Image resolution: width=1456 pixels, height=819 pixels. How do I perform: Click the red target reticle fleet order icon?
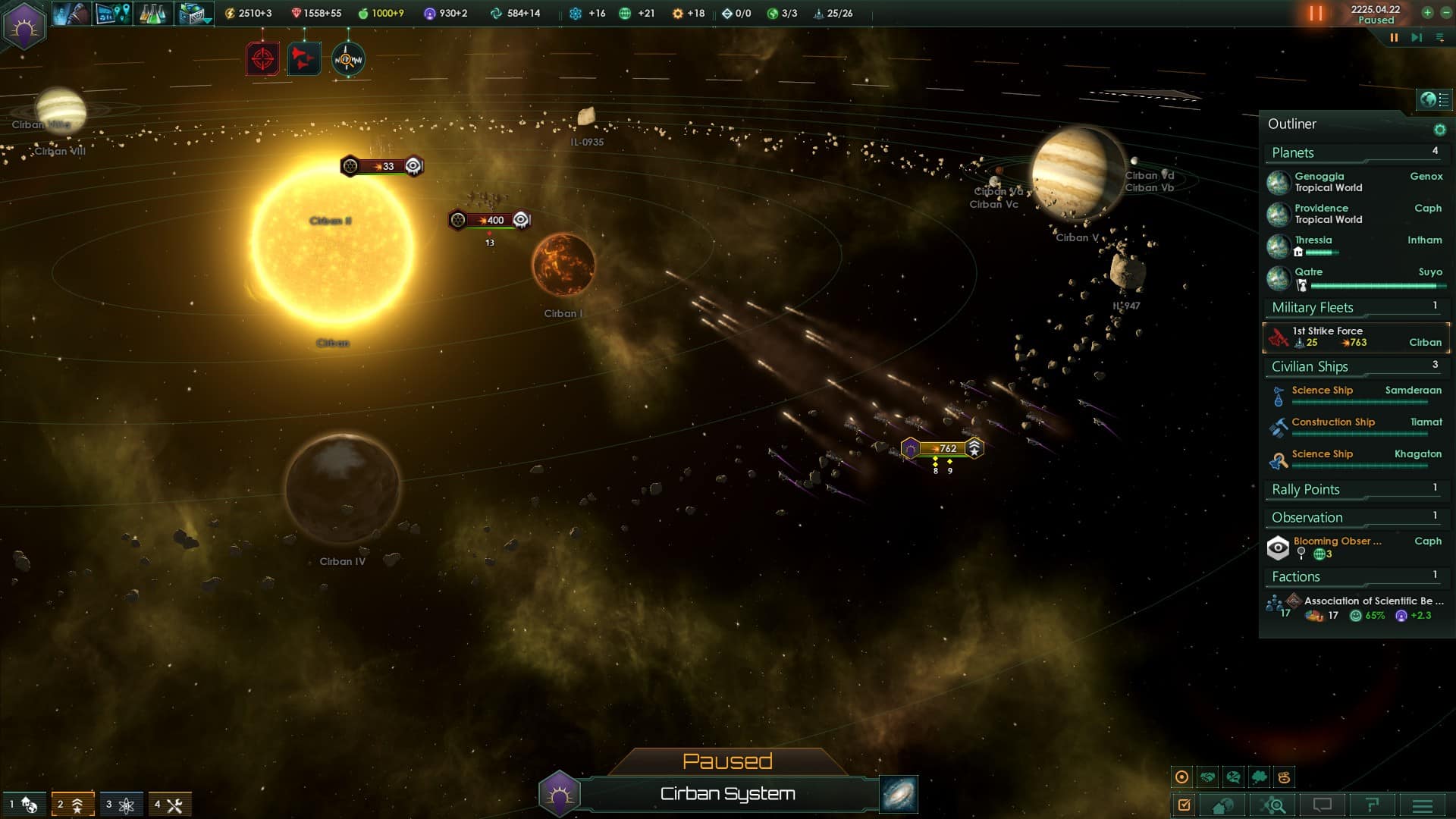tap(262, 58)
